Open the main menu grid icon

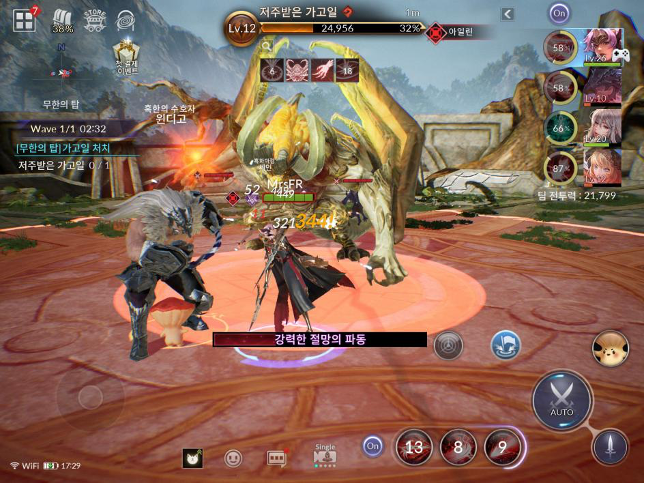[24, 20]
